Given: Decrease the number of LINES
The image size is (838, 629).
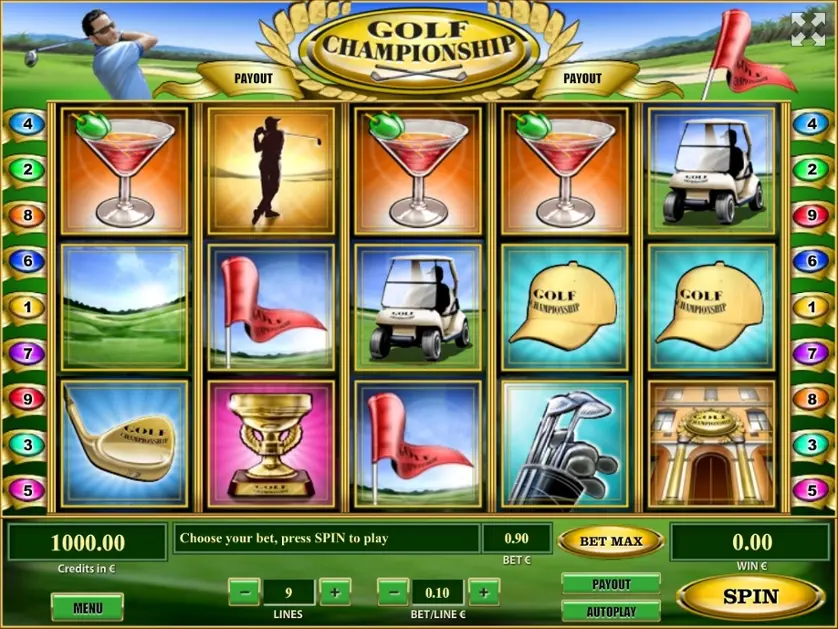Looking at the screenshot, I should tap(244, 592).
